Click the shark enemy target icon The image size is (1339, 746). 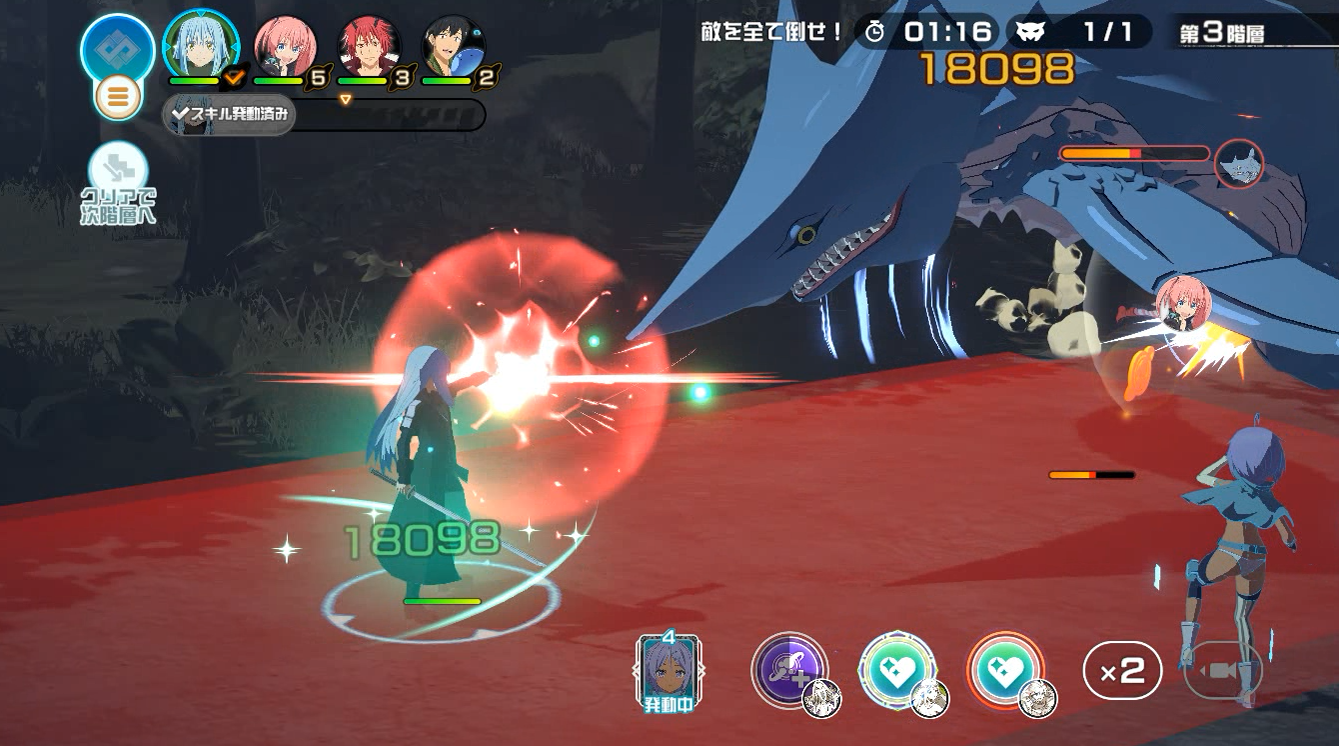click(x=1239, y=163)
